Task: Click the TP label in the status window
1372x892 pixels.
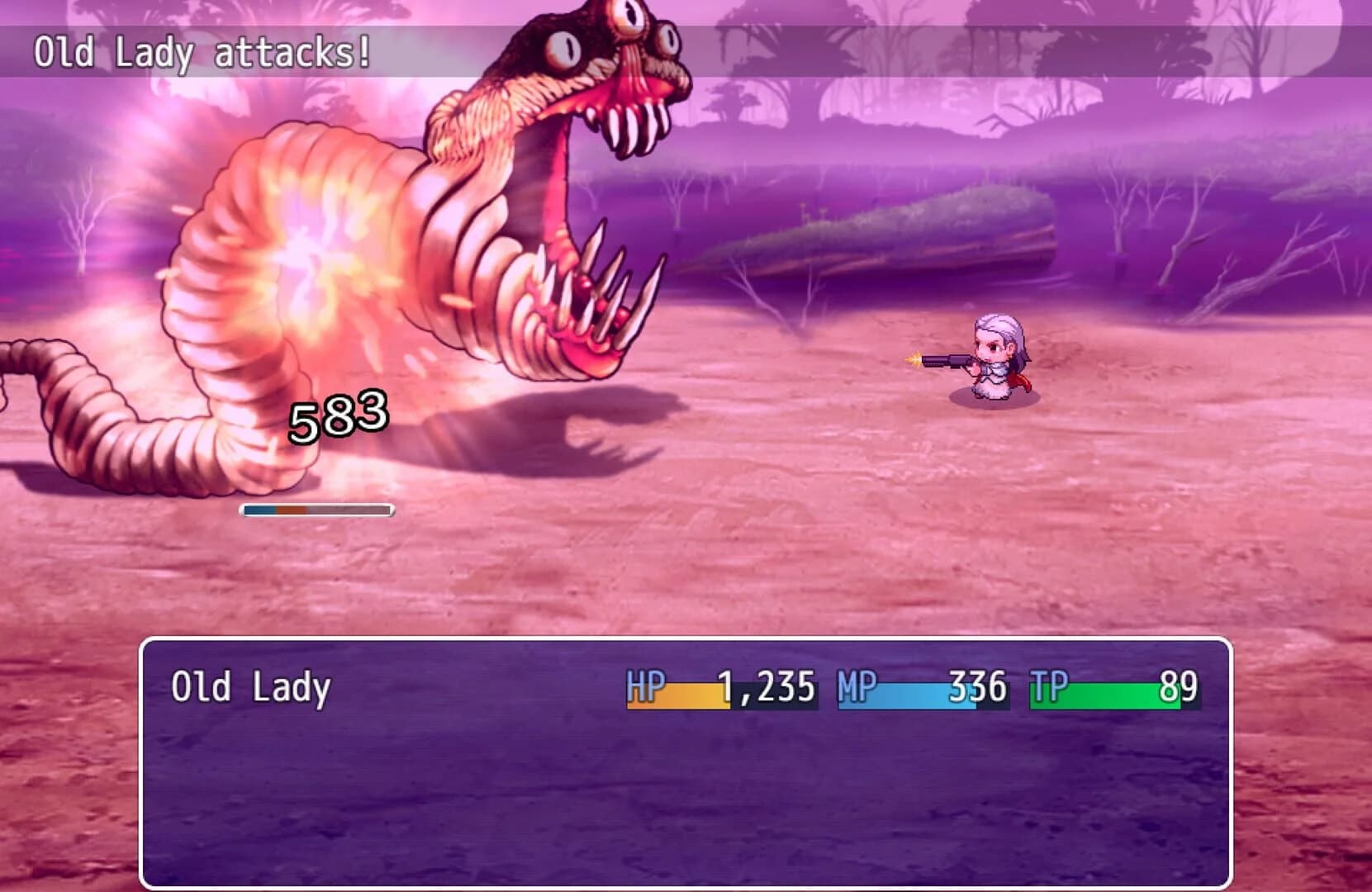Action: [1048, 684]
